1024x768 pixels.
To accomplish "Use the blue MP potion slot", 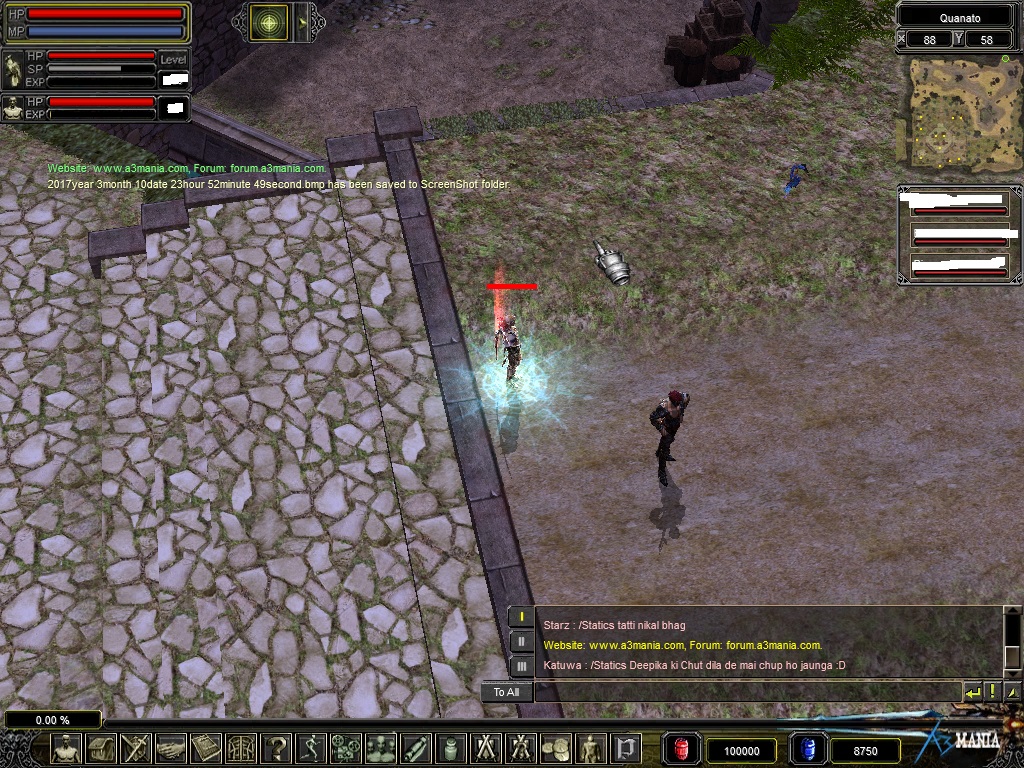I will pos(807,749).
